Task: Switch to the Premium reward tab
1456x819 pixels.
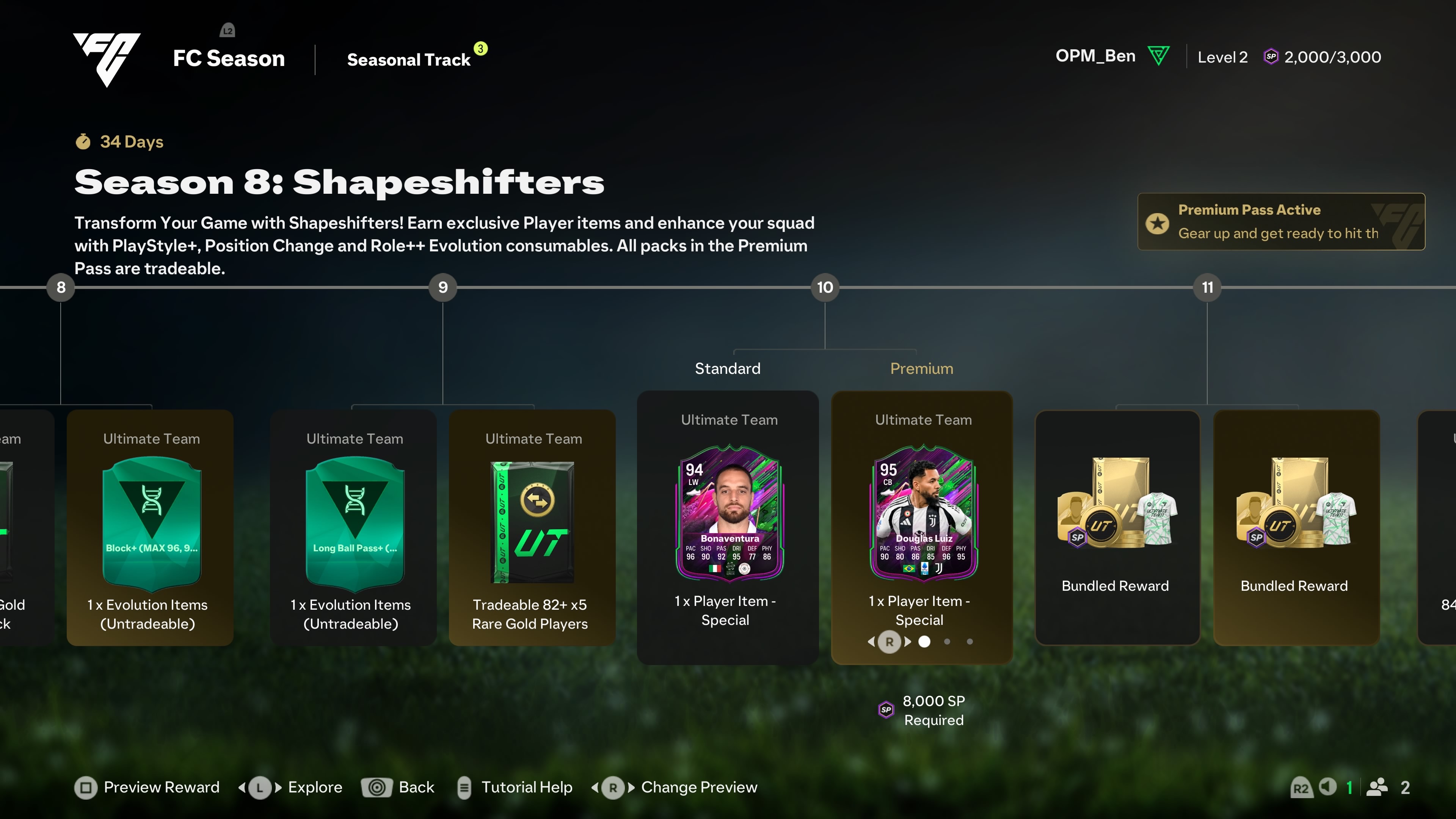Action: click(921, 368)
